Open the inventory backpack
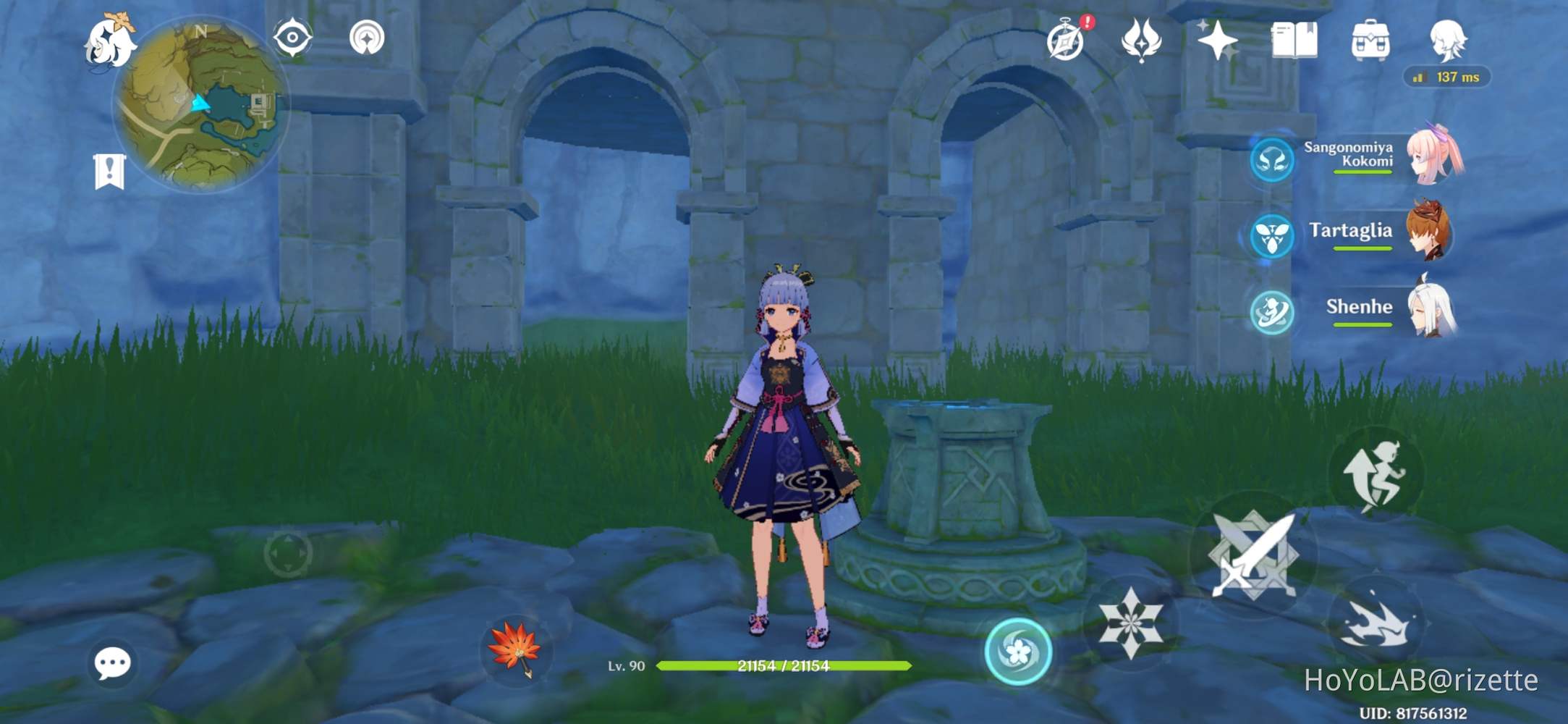Image resolution: width=1568 pixels, height=724 pixels. click(1371, 40)
